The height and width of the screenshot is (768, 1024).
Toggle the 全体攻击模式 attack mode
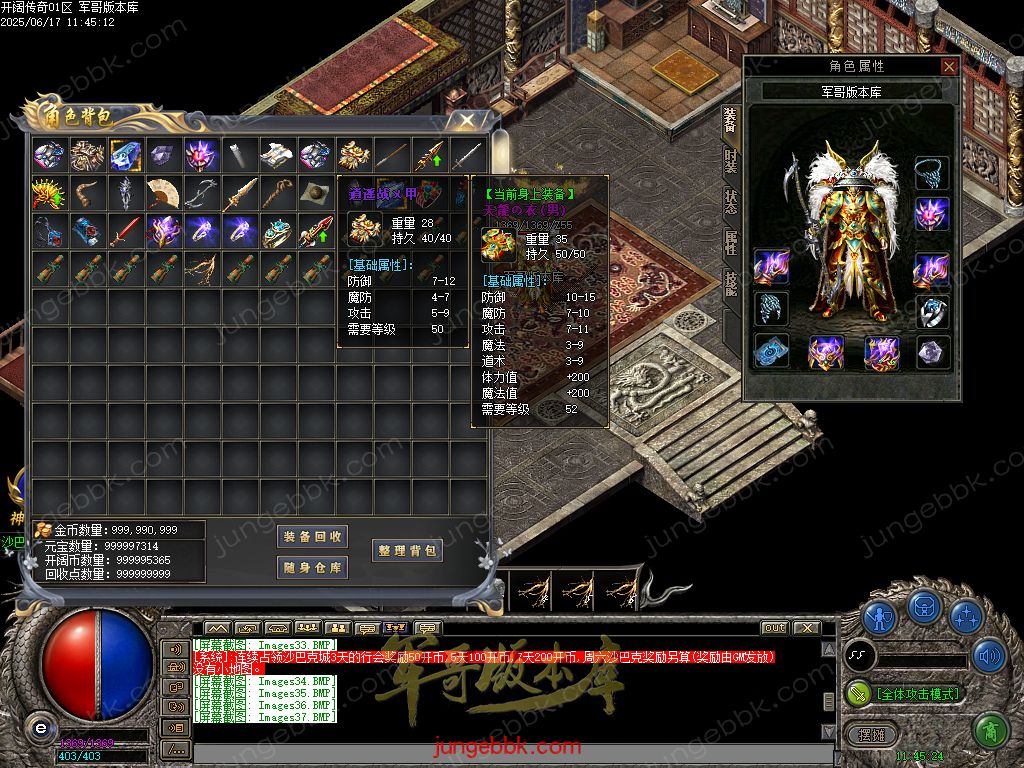[905, 693]
